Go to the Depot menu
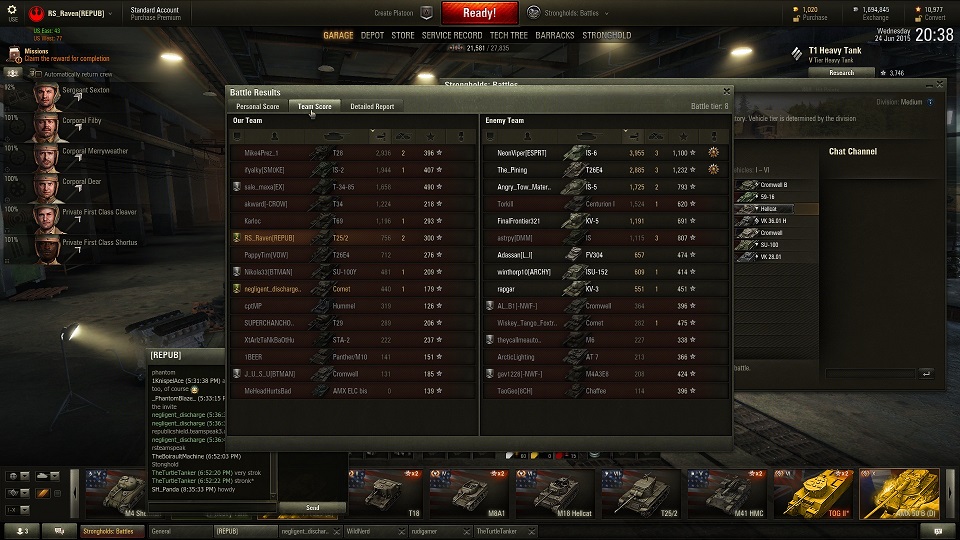Image resolution: width=960 pixels, height=540 pixels. (x=372, y=35)
